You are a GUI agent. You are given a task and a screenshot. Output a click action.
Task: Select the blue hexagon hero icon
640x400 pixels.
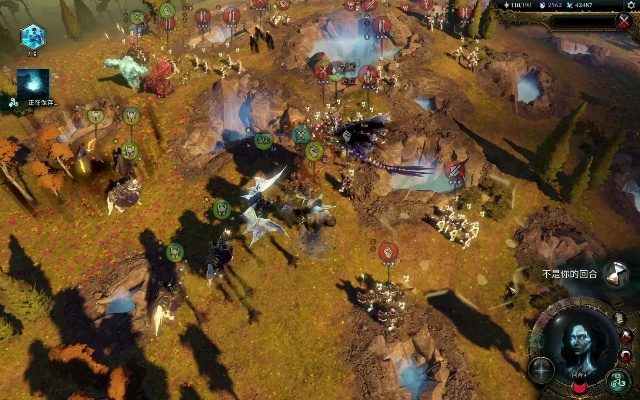click(x=32, y=37)
